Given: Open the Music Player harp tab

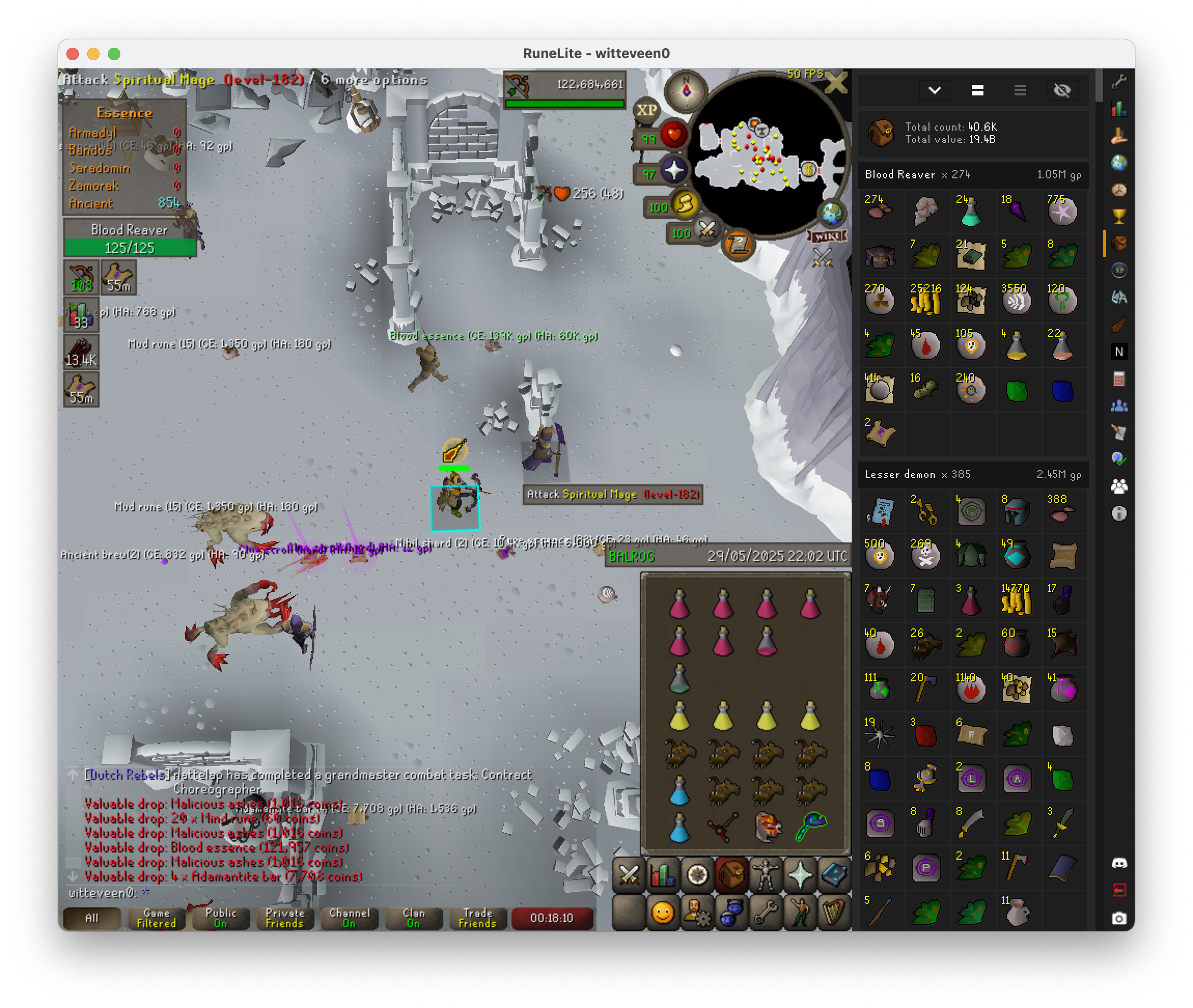Looking at the screenshot, I should tap(834, 912).
